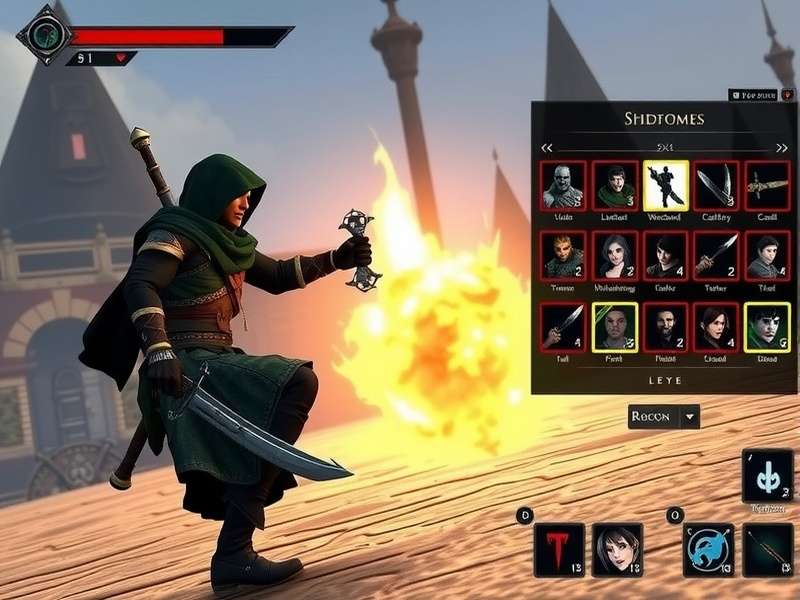Pick the bearded man portrait in bottom row
This screenshot has height=600, width=800.
coord(665,326)
